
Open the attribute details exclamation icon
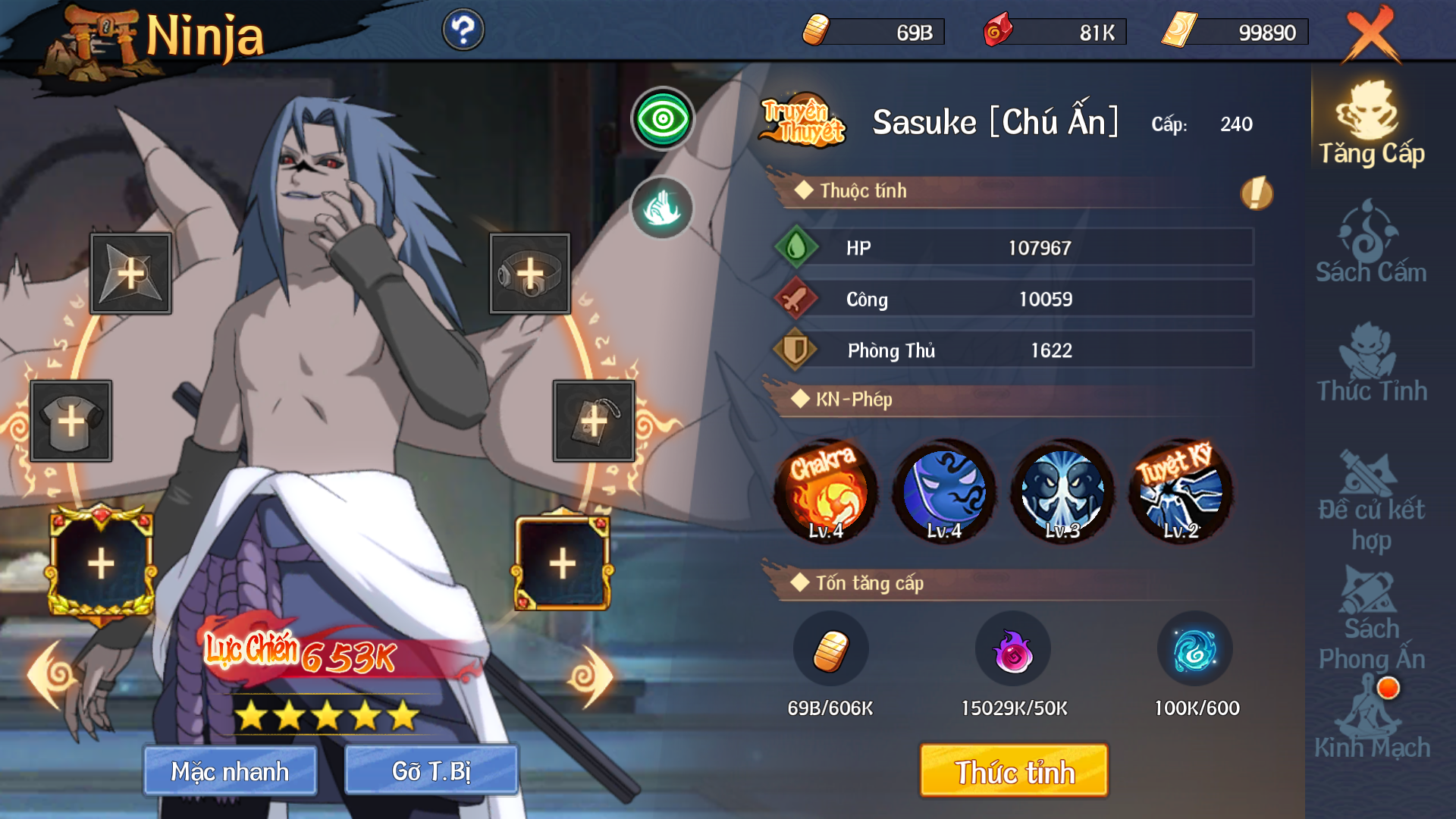pyautogui.click(x=1257, y=193)
